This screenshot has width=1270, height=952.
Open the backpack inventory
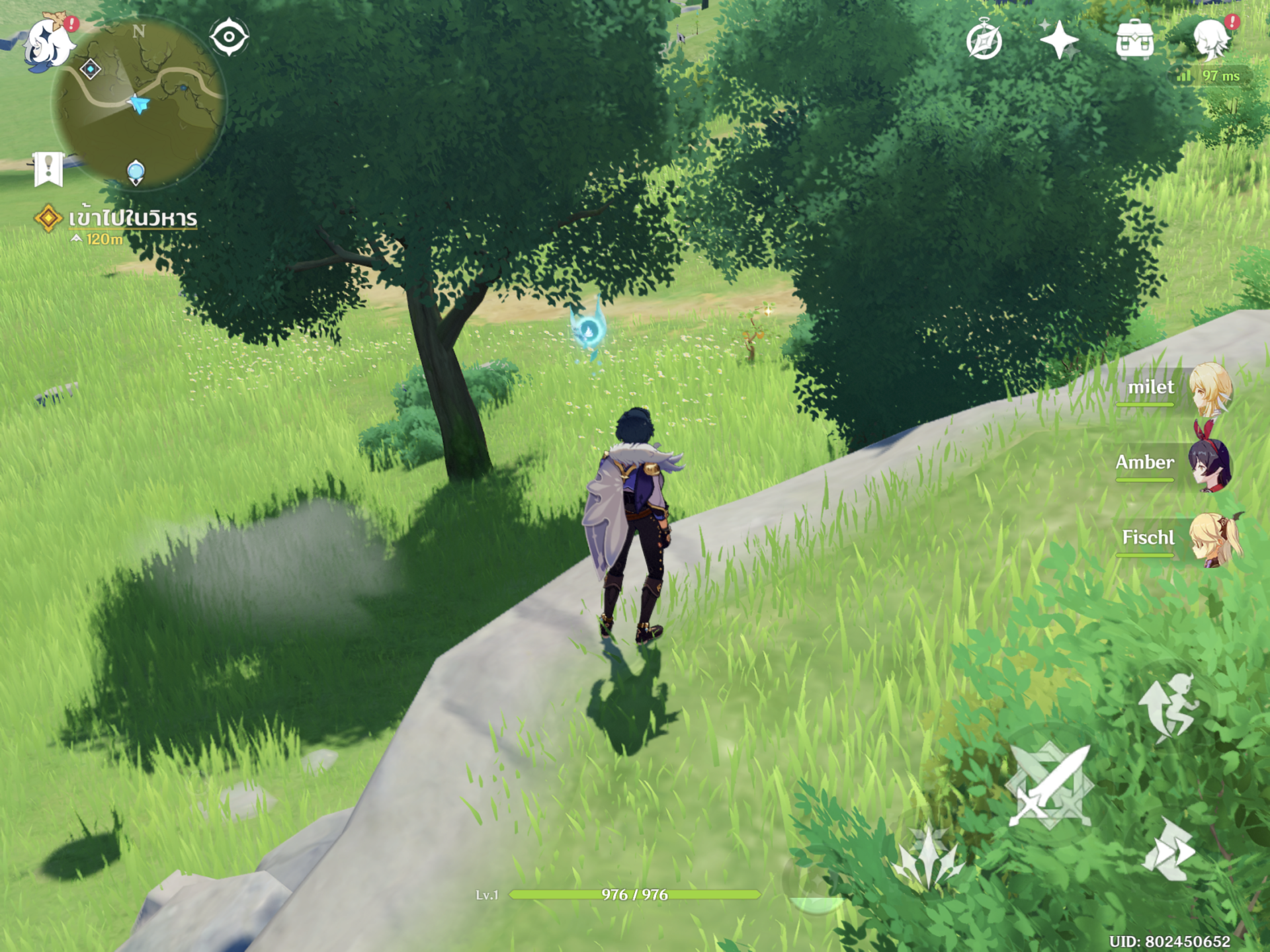[x=1134, y=40]
